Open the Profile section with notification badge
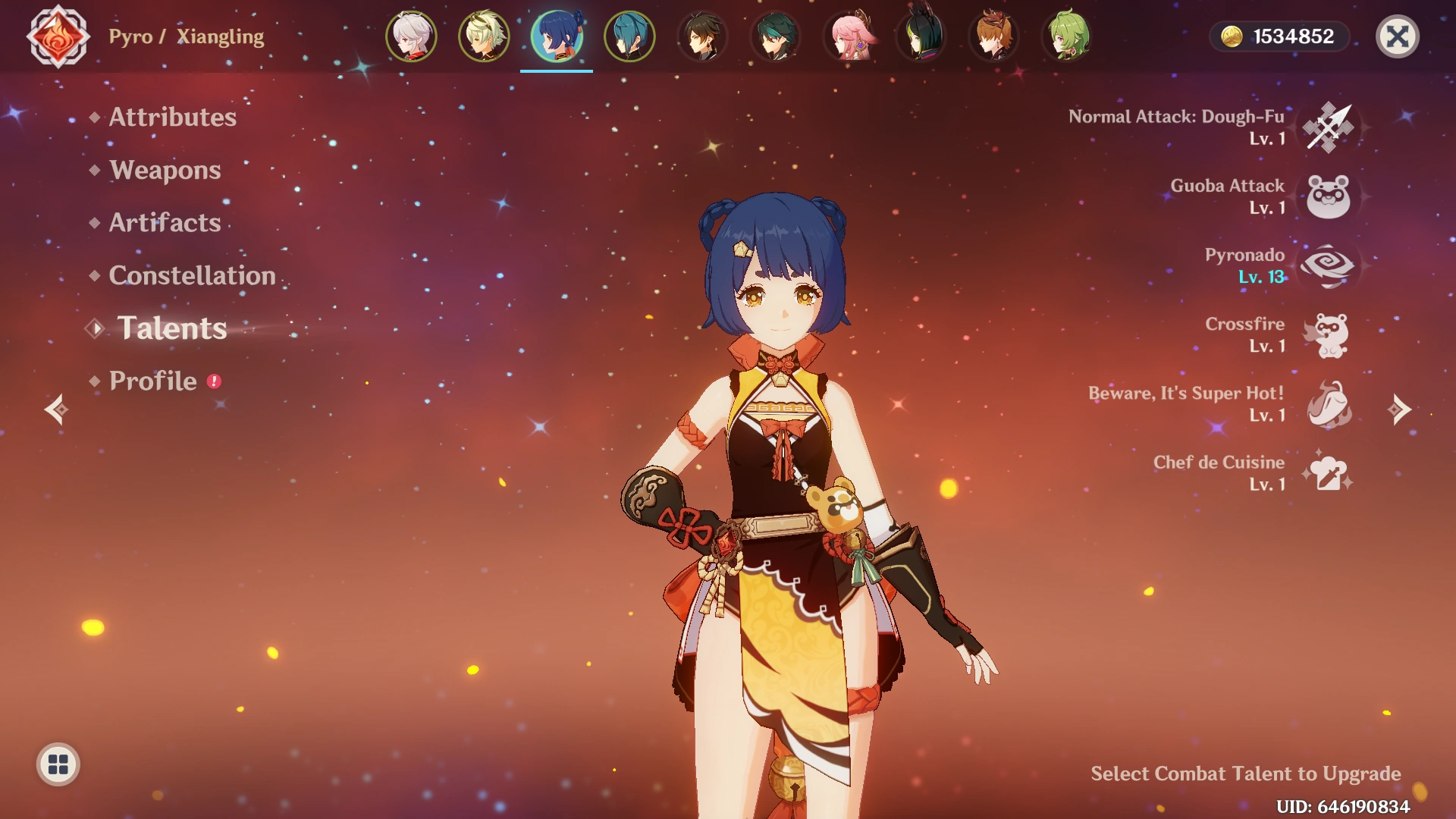 click(x=151, y=381)
